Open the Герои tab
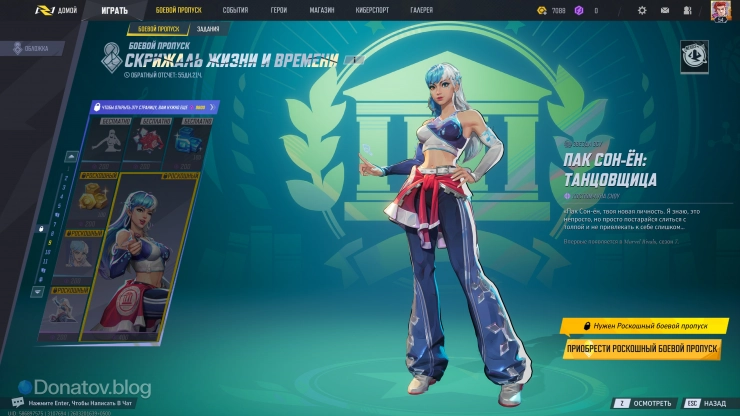 279,10
